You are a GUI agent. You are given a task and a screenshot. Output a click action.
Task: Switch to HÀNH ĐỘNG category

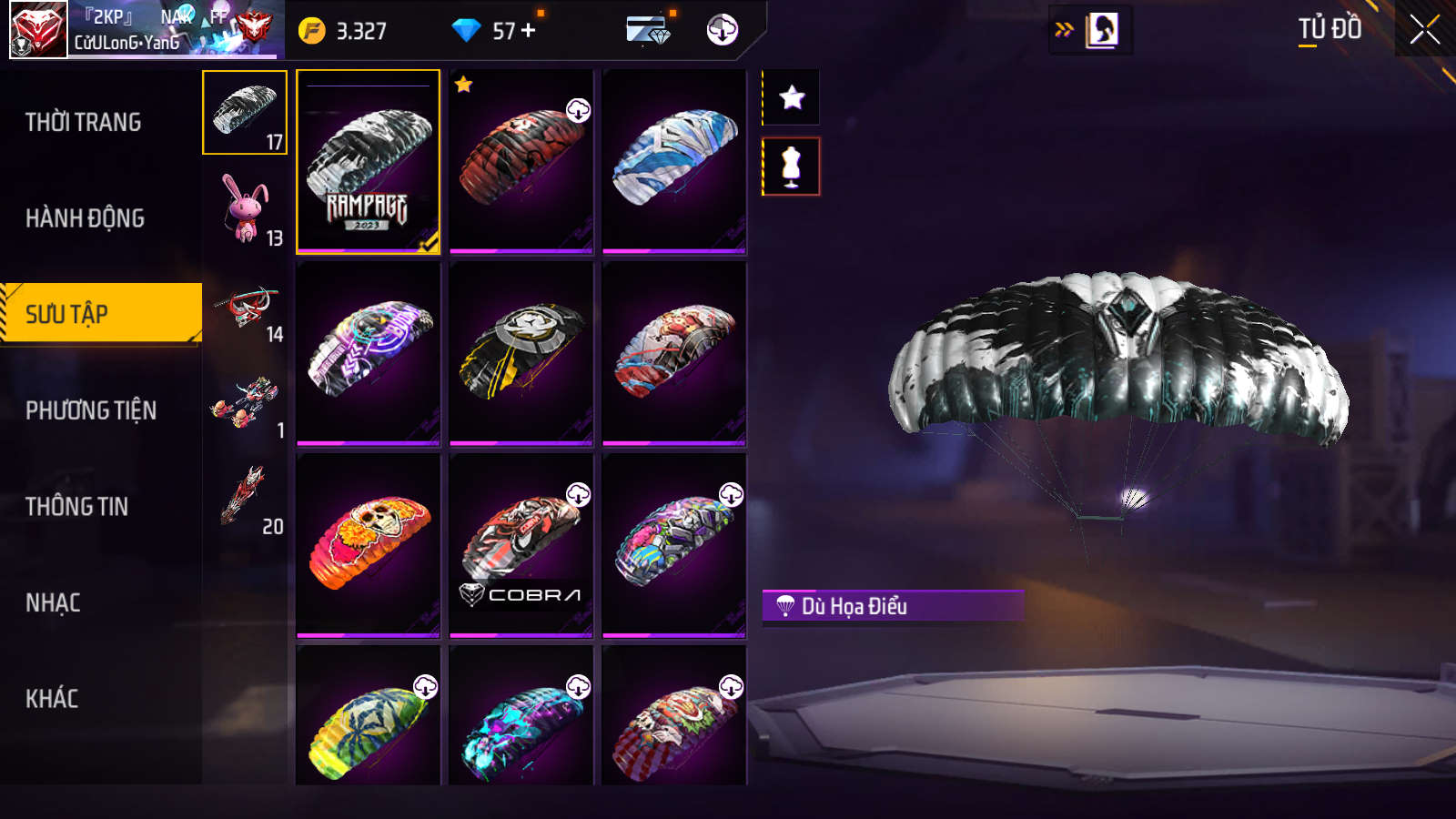click(86, 218)
